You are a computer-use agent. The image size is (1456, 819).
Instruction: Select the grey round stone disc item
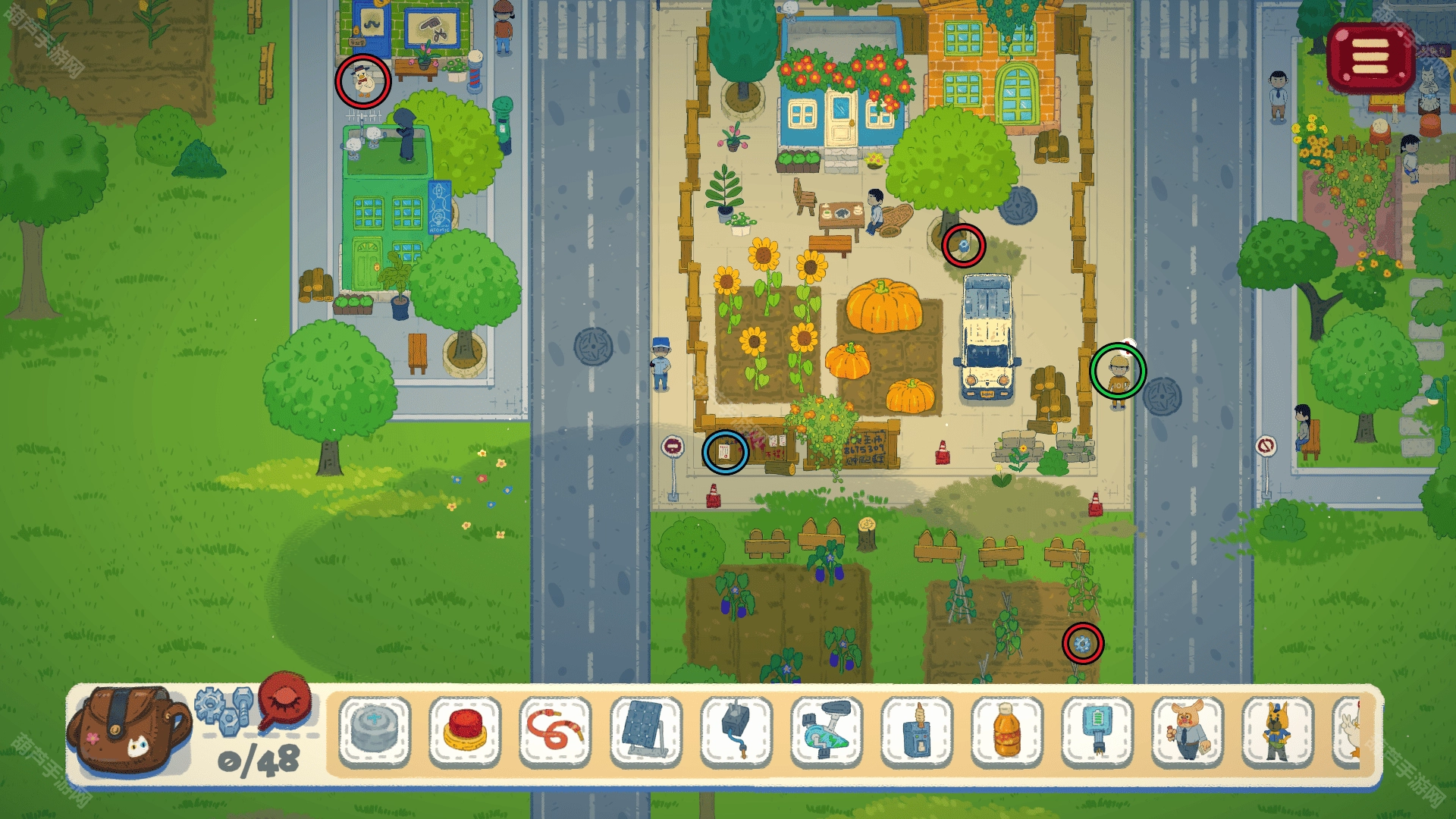pos(375,730)
